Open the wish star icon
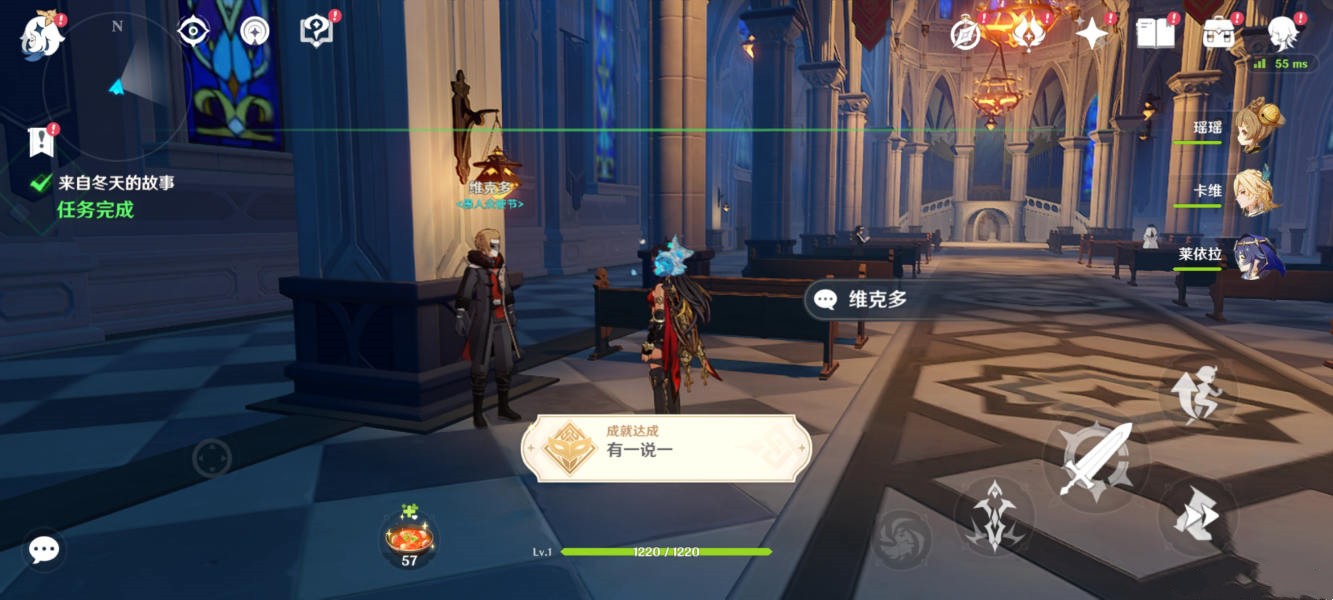Screen dimensions: 1333x600 click(x=1091, y=34)
